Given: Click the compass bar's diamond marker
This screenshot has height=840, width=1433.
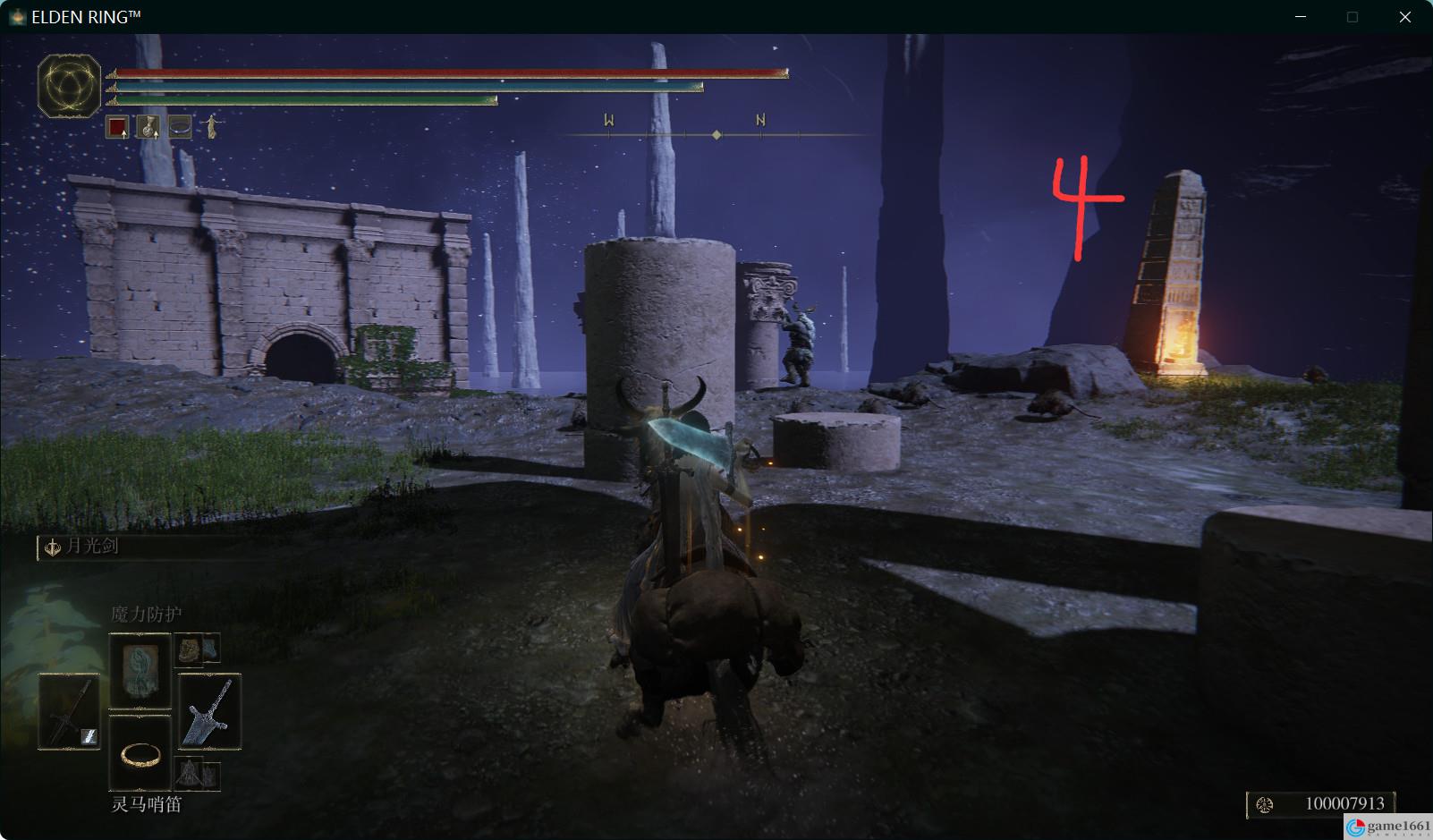Looking at the screenshot, I should (x=716, y=135).
